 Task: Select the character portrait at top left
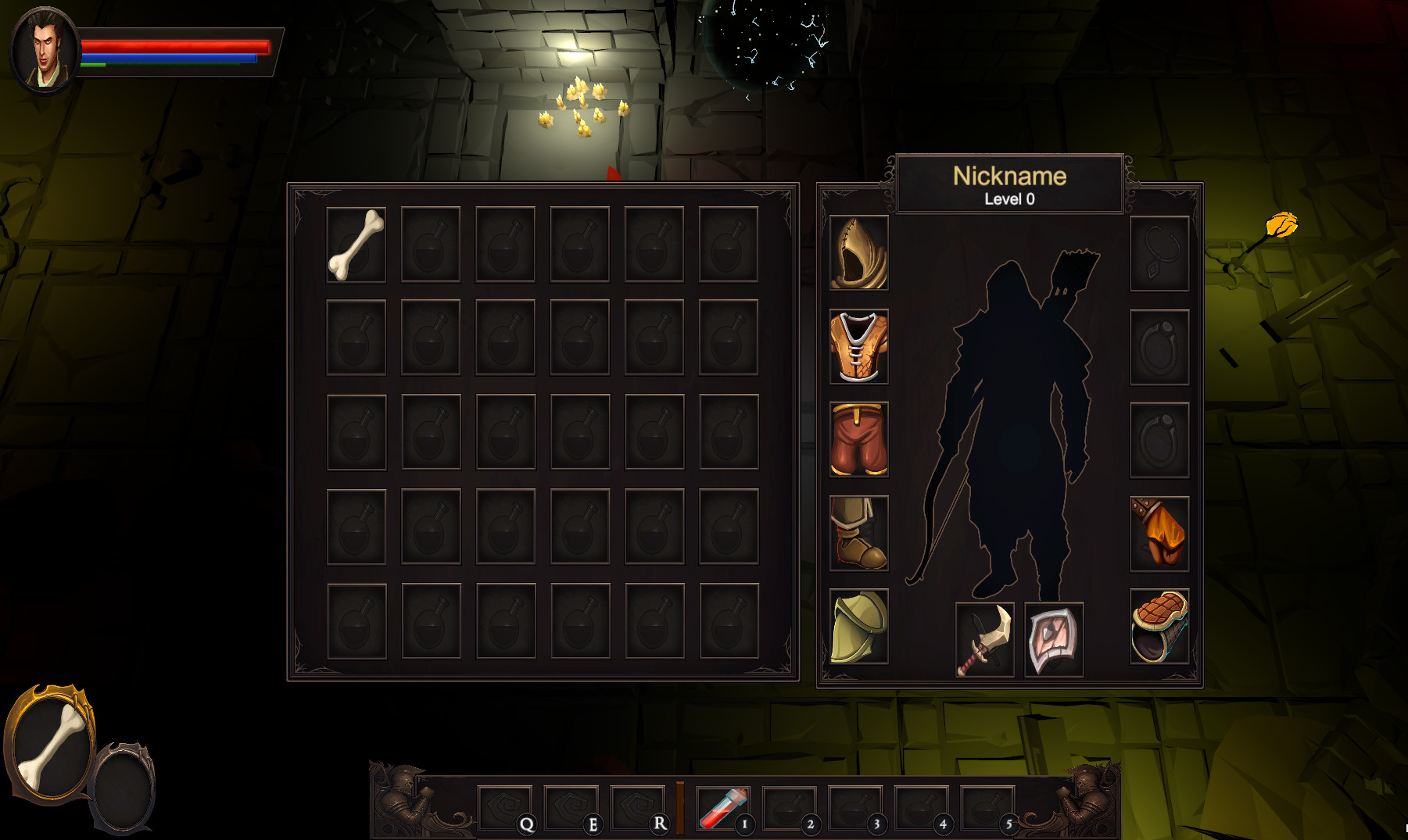[44, 48]
